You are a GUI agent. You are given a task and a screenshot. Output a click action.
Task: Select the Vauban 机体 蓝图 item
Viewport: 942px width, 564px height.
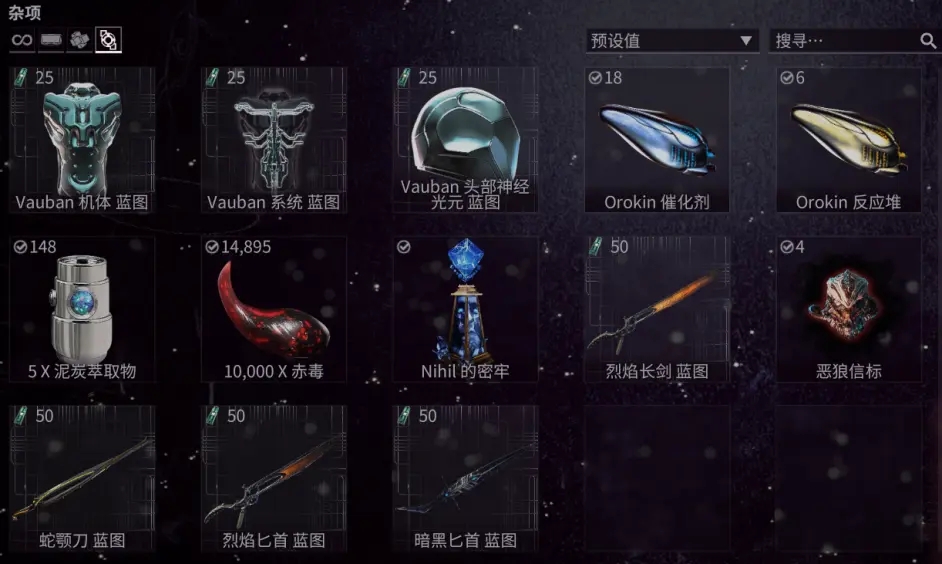[x=82, y=139]
